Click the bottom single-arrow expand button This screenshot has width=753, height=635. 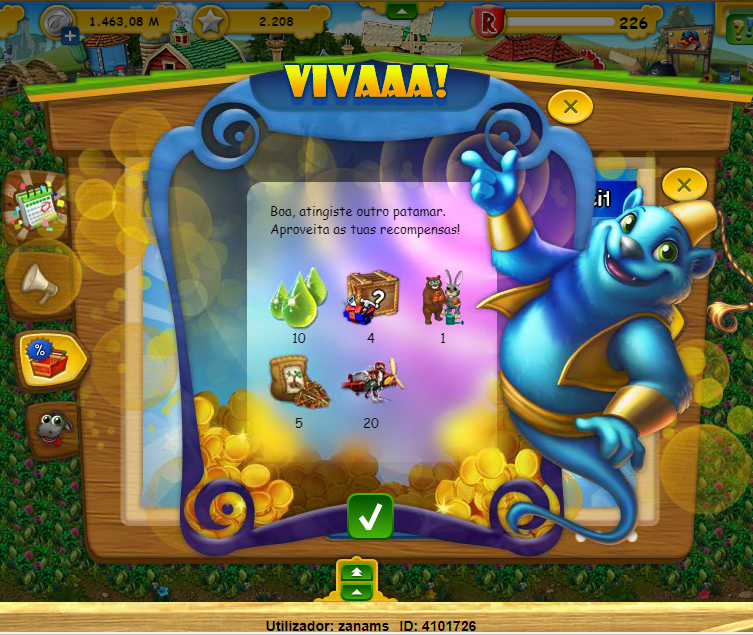point(357,593)
